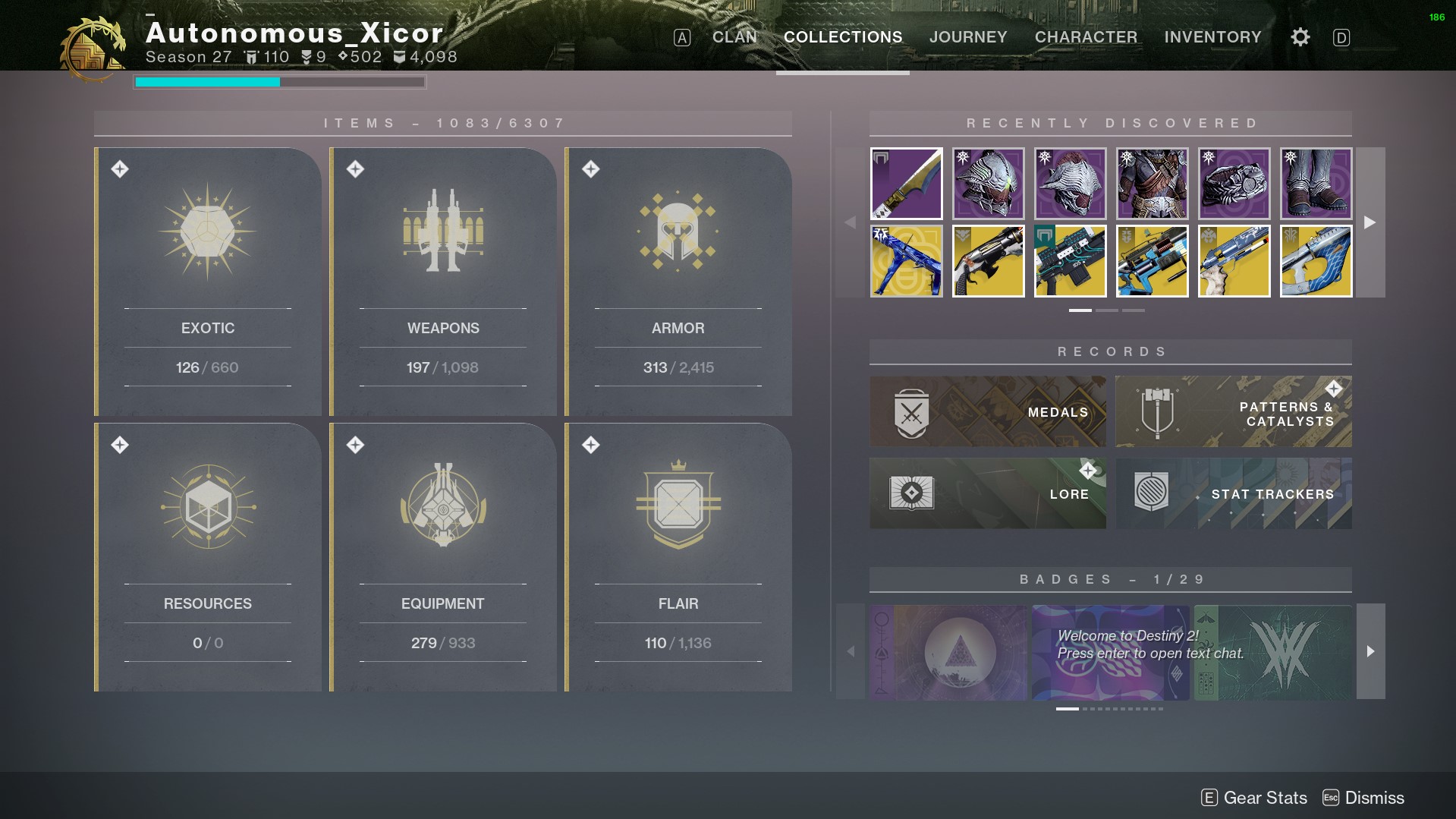Open the green claw-emblem badge
Viewport: 1456px width, 819px height.
1272,652
